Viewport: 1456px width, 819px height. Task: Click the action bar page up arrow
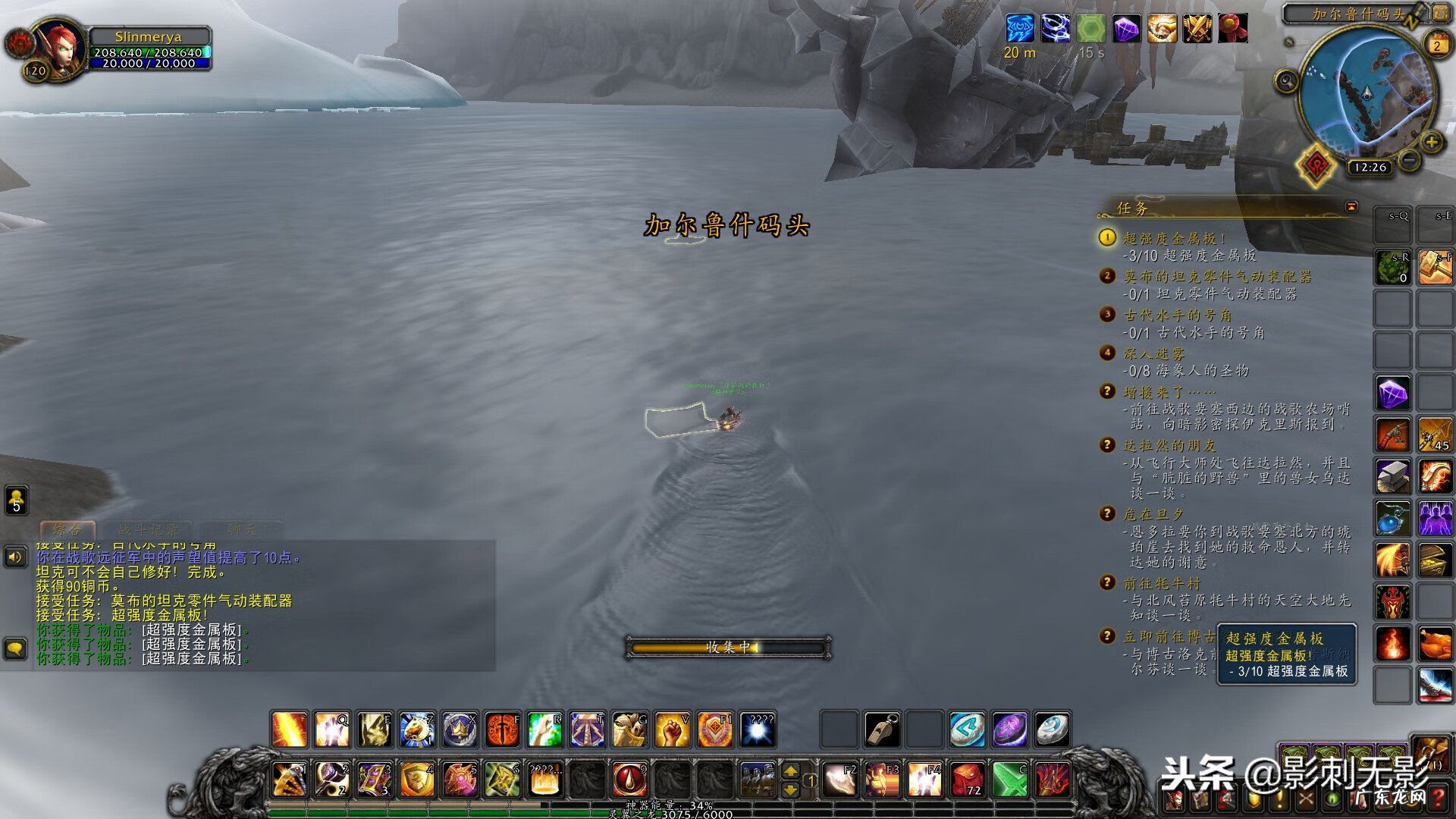(x=790, y=771)
